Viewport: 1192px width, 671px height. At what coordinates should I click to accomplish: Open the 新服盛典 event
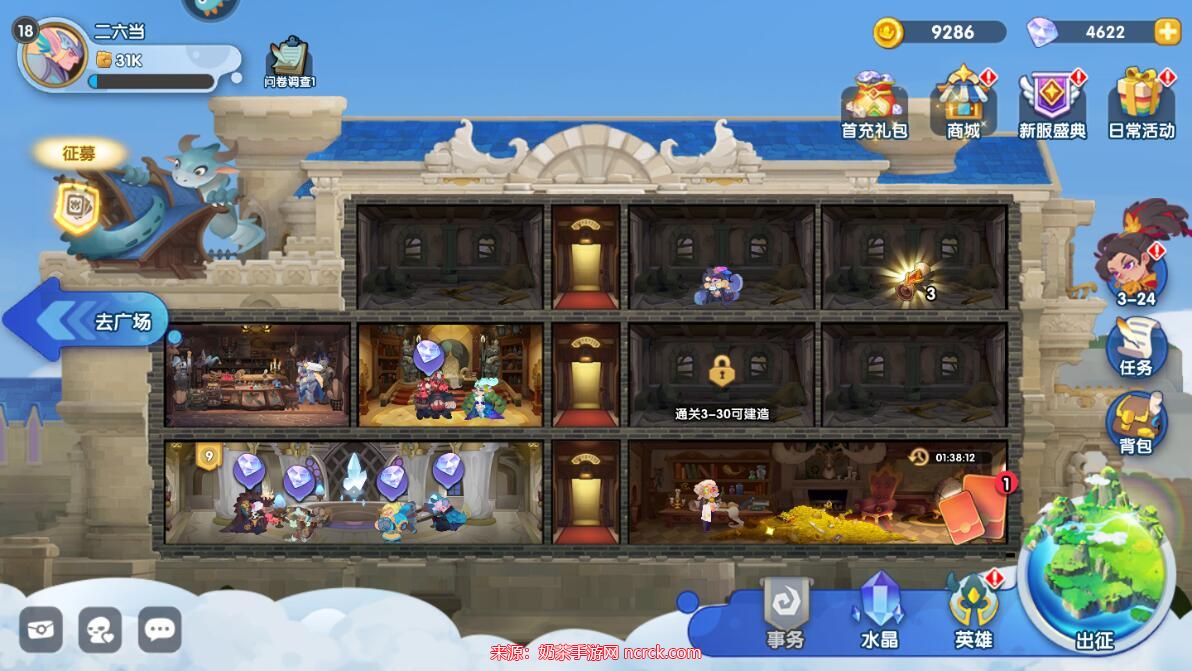1052,104
